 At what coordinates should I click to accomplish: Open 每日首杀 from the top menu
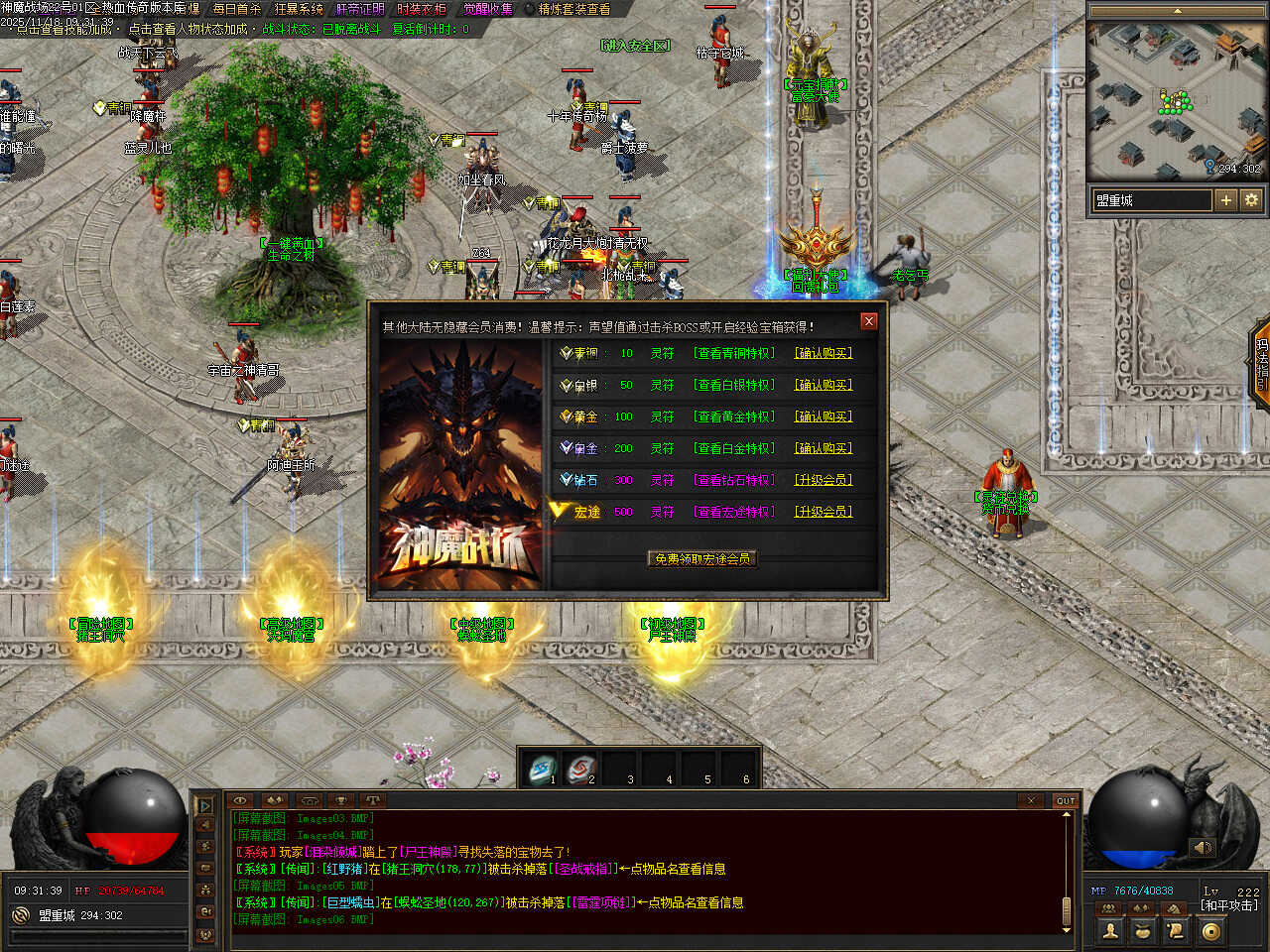236,9
